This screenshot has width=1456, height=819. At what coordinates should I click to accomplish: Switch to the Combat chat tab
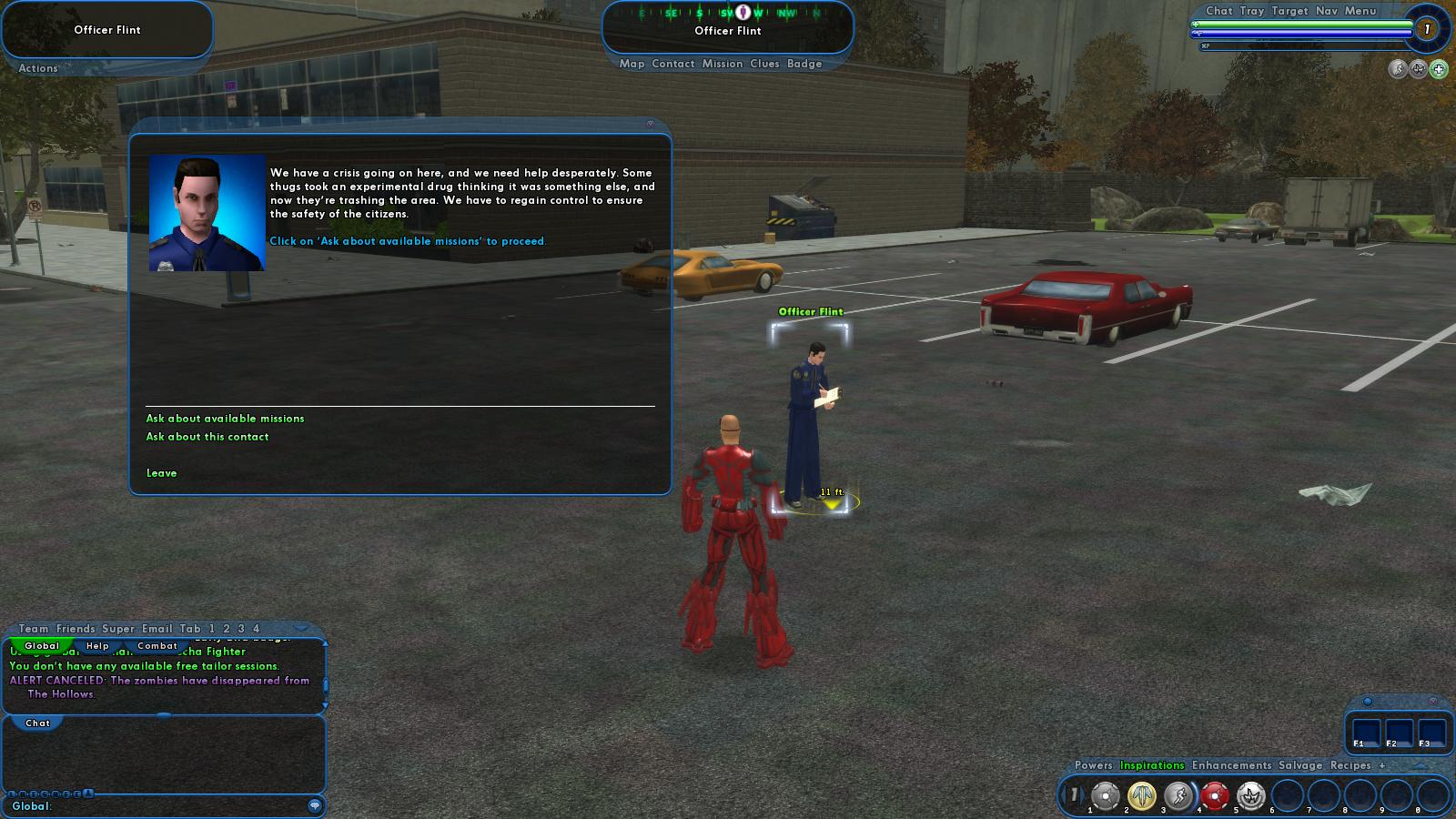coord(157,646)
